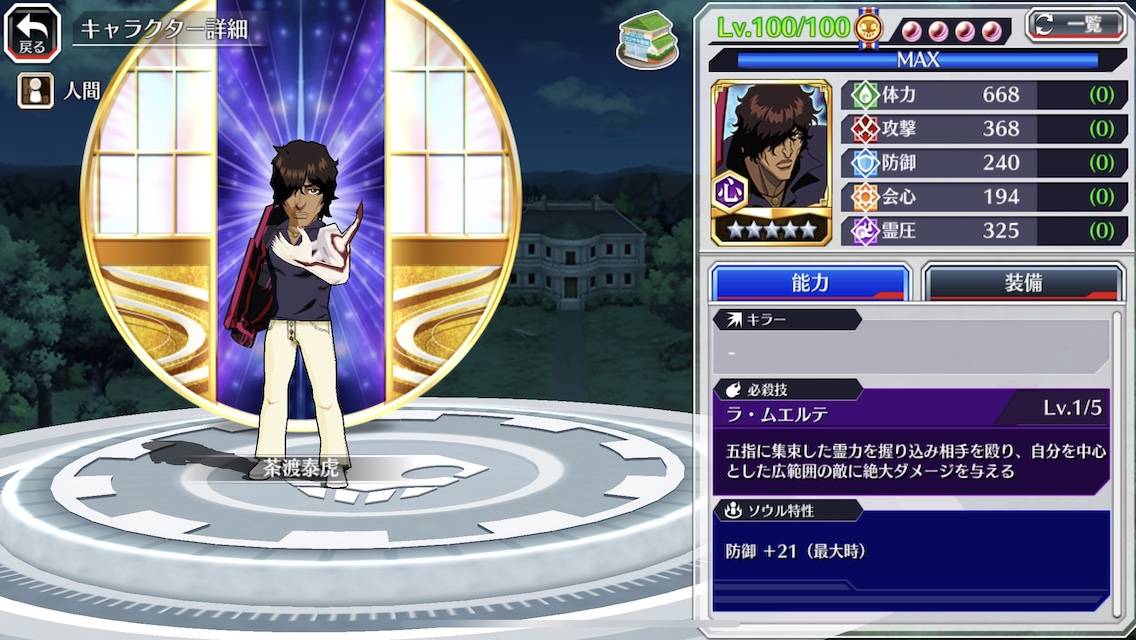Switch to the 装備 tab
Viewport: 1136px width, 640px height.
(1022, 283)
